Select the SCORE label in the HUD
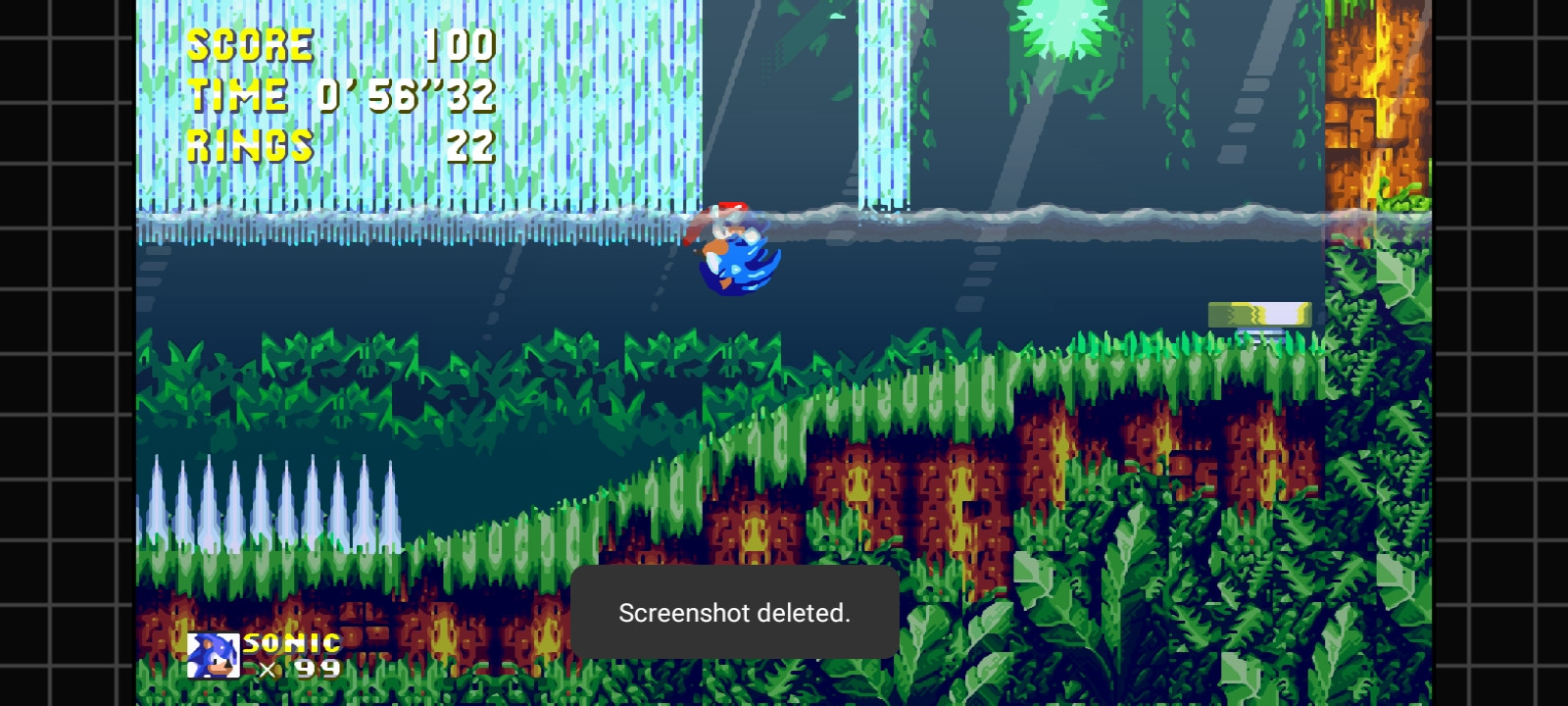Viewport: 1568px width, 706px height. [248, 44]
